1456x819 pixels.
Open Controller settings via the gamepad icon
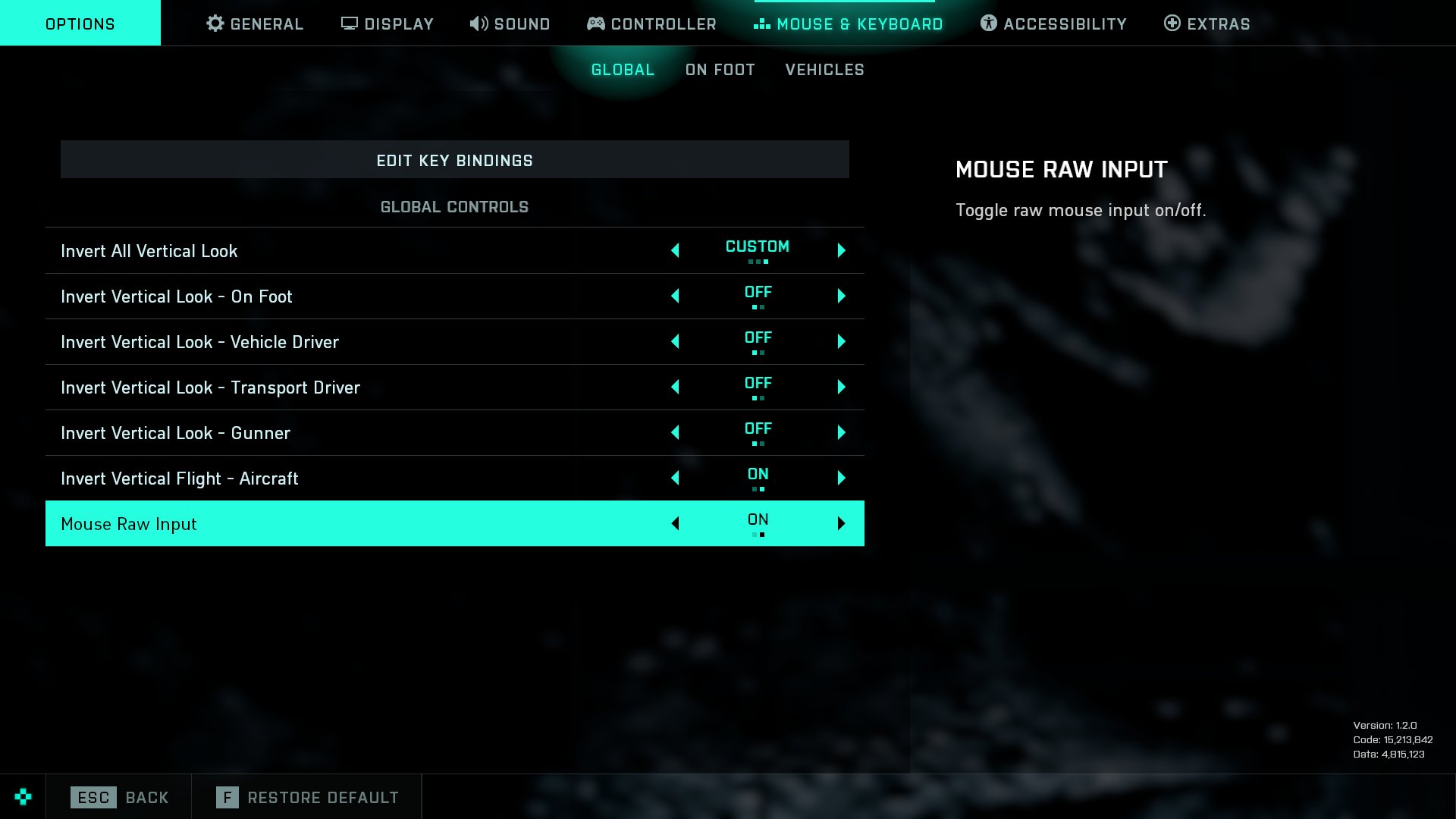(596, 24)
